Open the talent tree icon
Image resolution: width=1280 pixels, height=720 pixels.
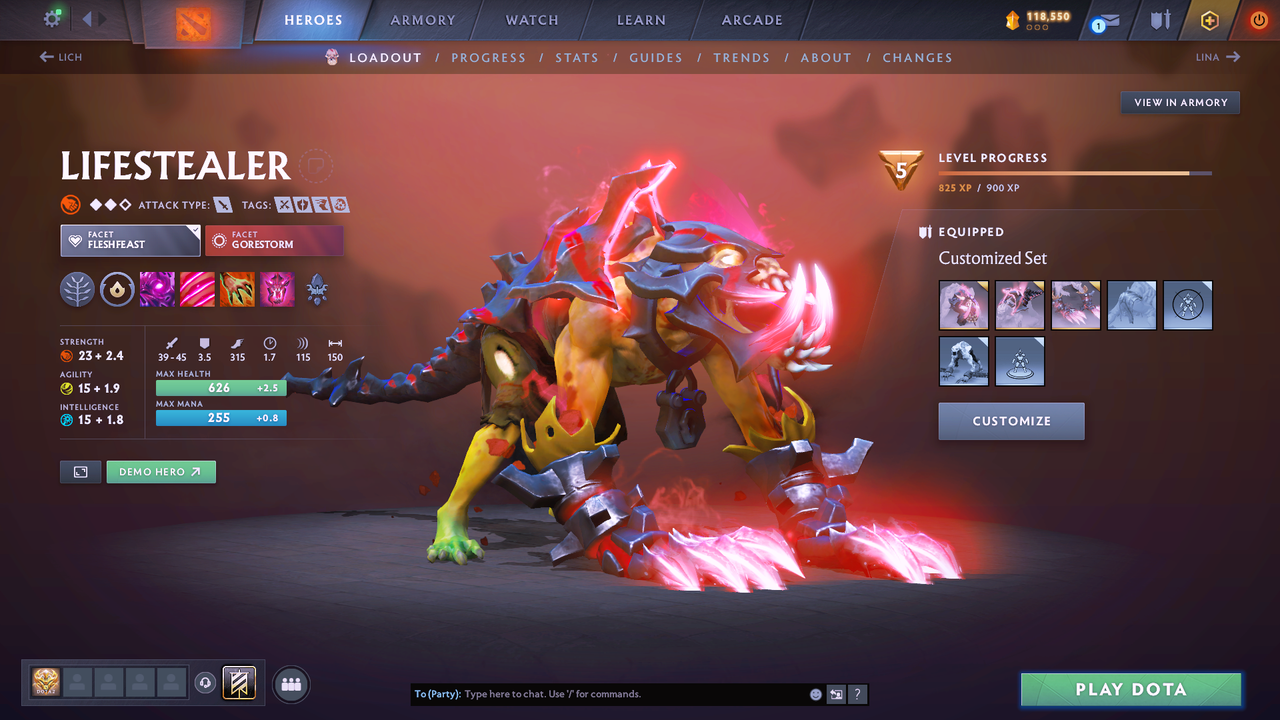(x=78, y=290)
